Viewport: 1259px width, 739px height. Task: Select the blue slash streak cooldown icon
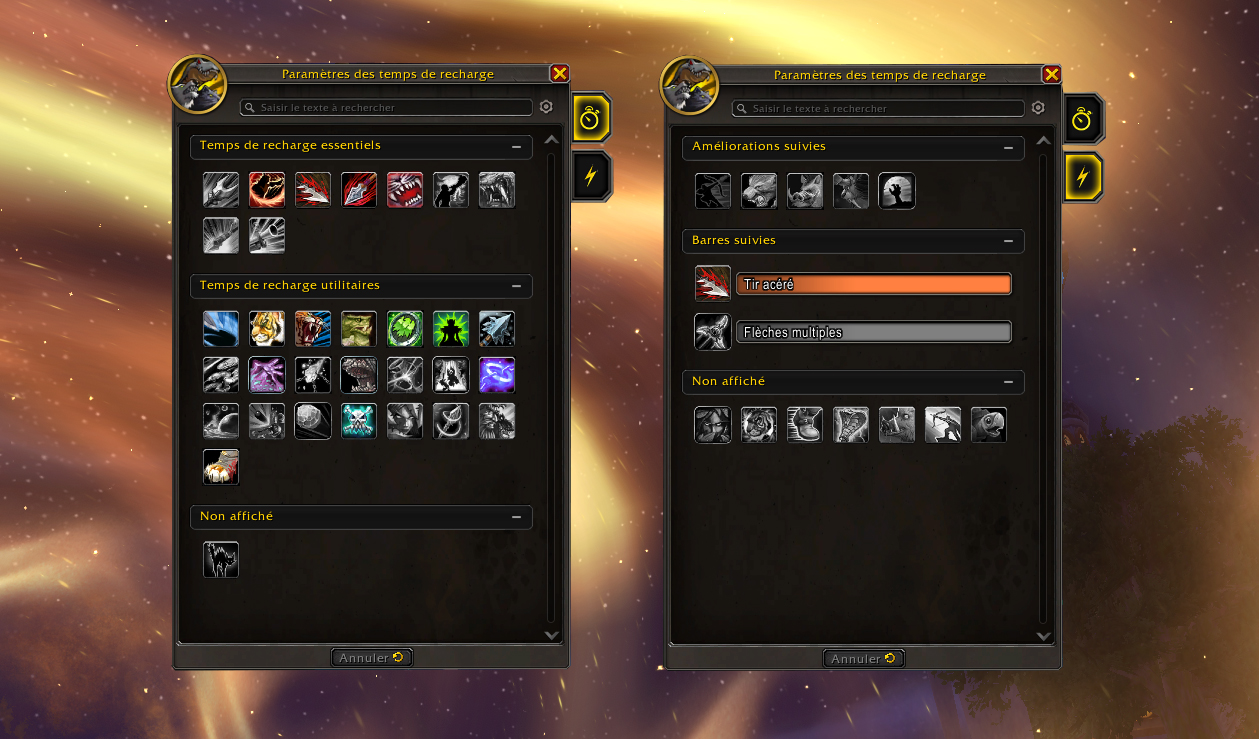(221, 329)
